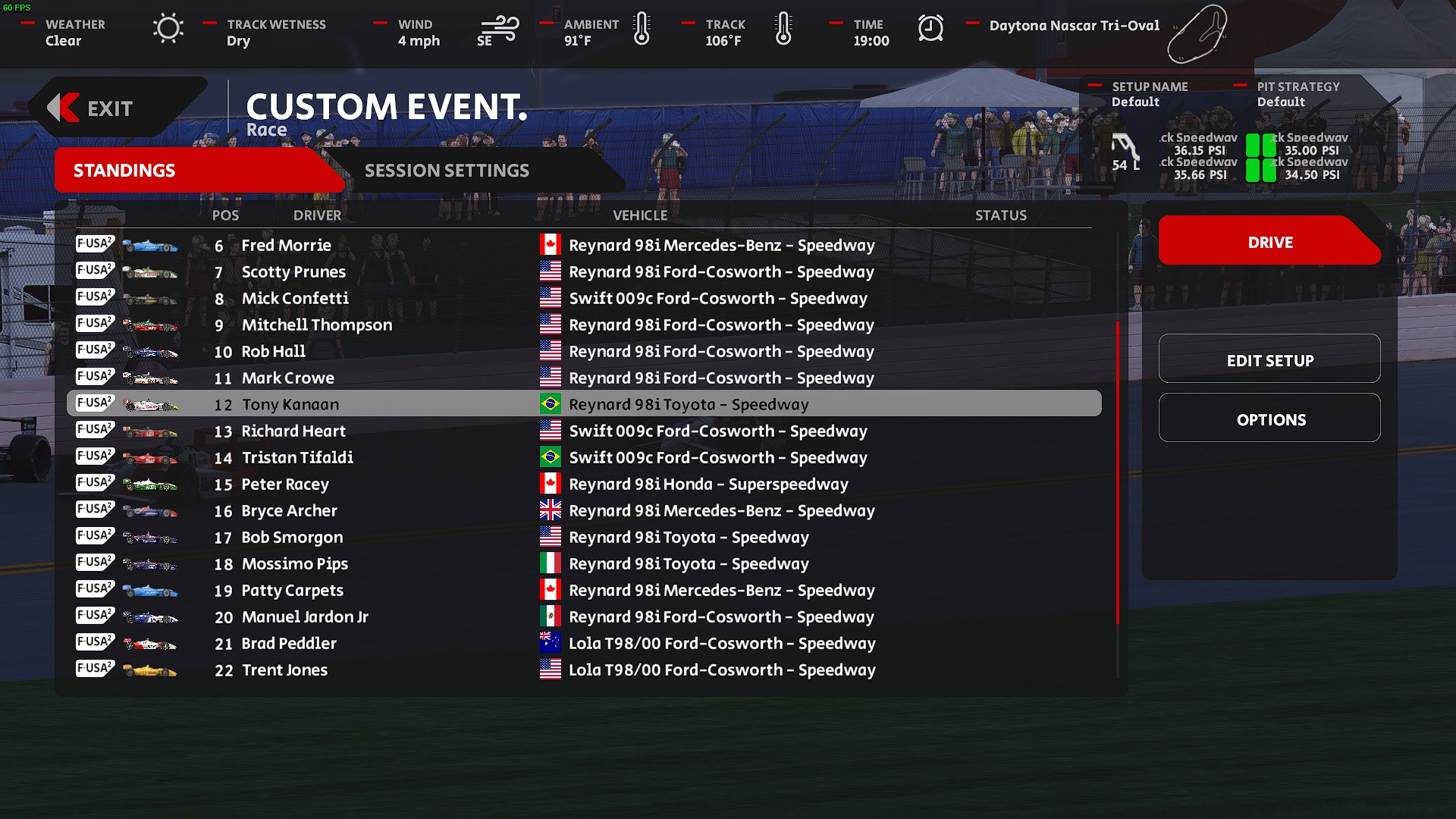Select Scotty Prunes in the standings
1456x819 pixels.
[293, 271]
